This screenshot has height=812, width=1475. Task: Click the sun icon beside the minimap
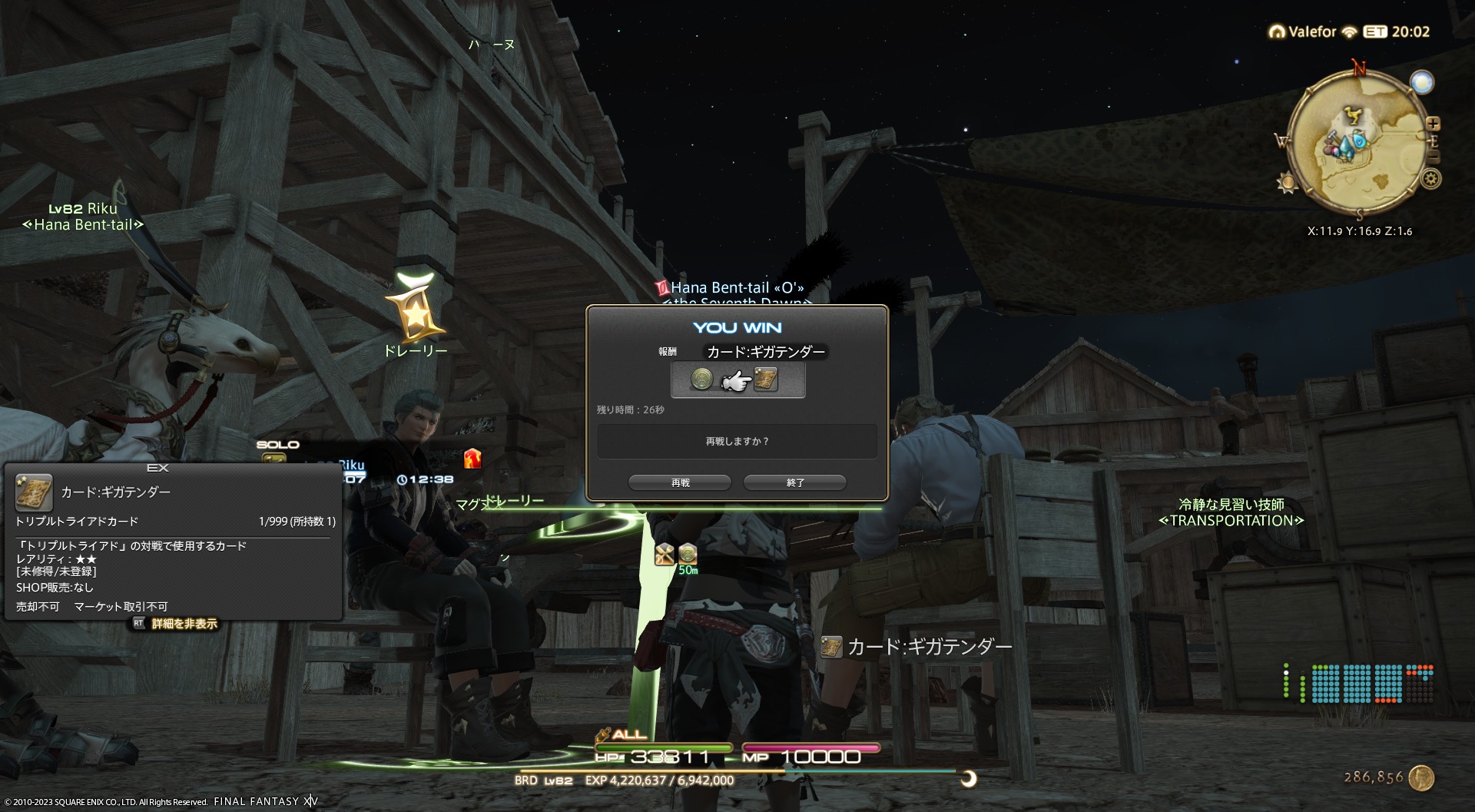coord(1287,184)
